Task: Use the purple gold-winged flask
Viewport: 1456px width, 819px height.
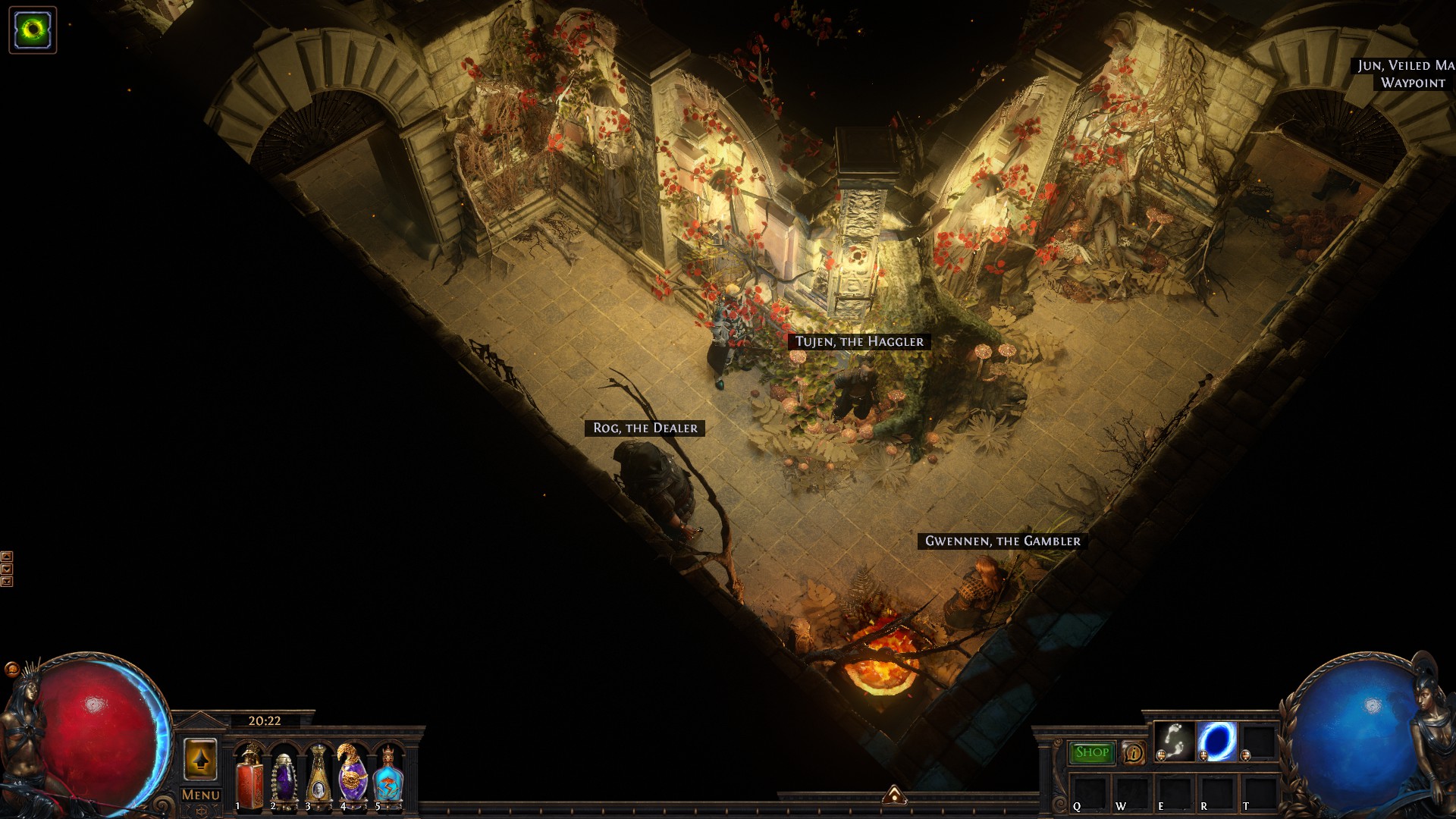Action: [353, 778]
